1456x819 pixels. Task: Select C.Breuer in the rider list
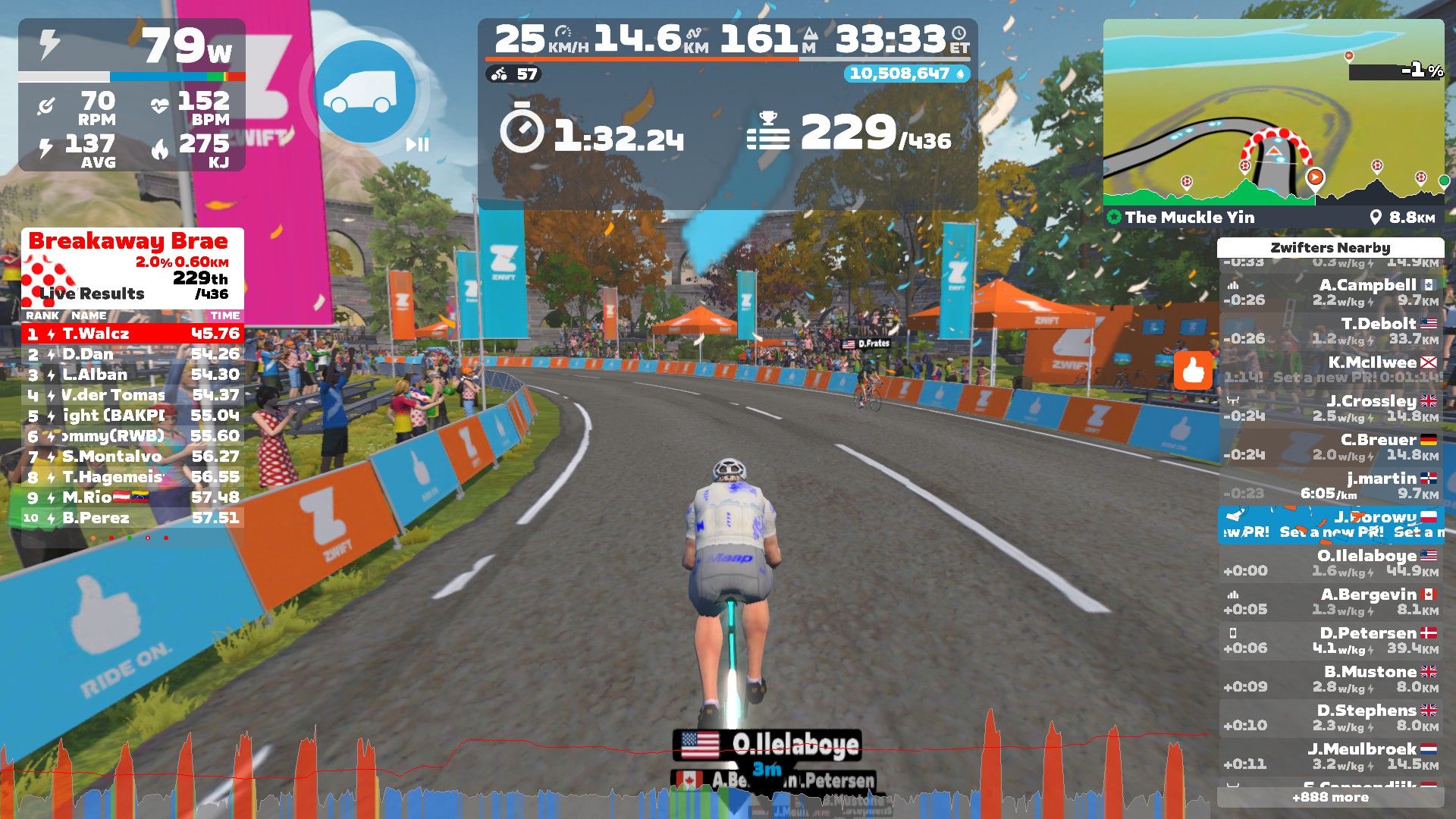tap(1331, 447)
